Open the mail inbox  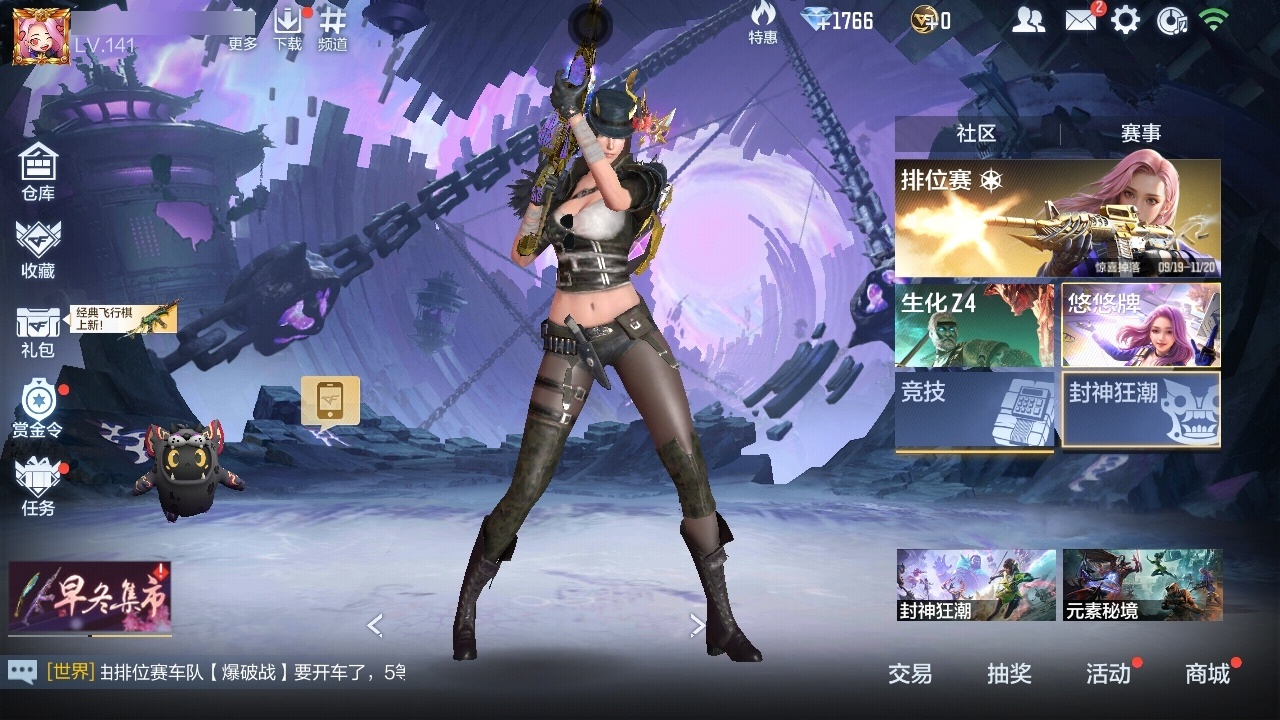click(1080, 20)
